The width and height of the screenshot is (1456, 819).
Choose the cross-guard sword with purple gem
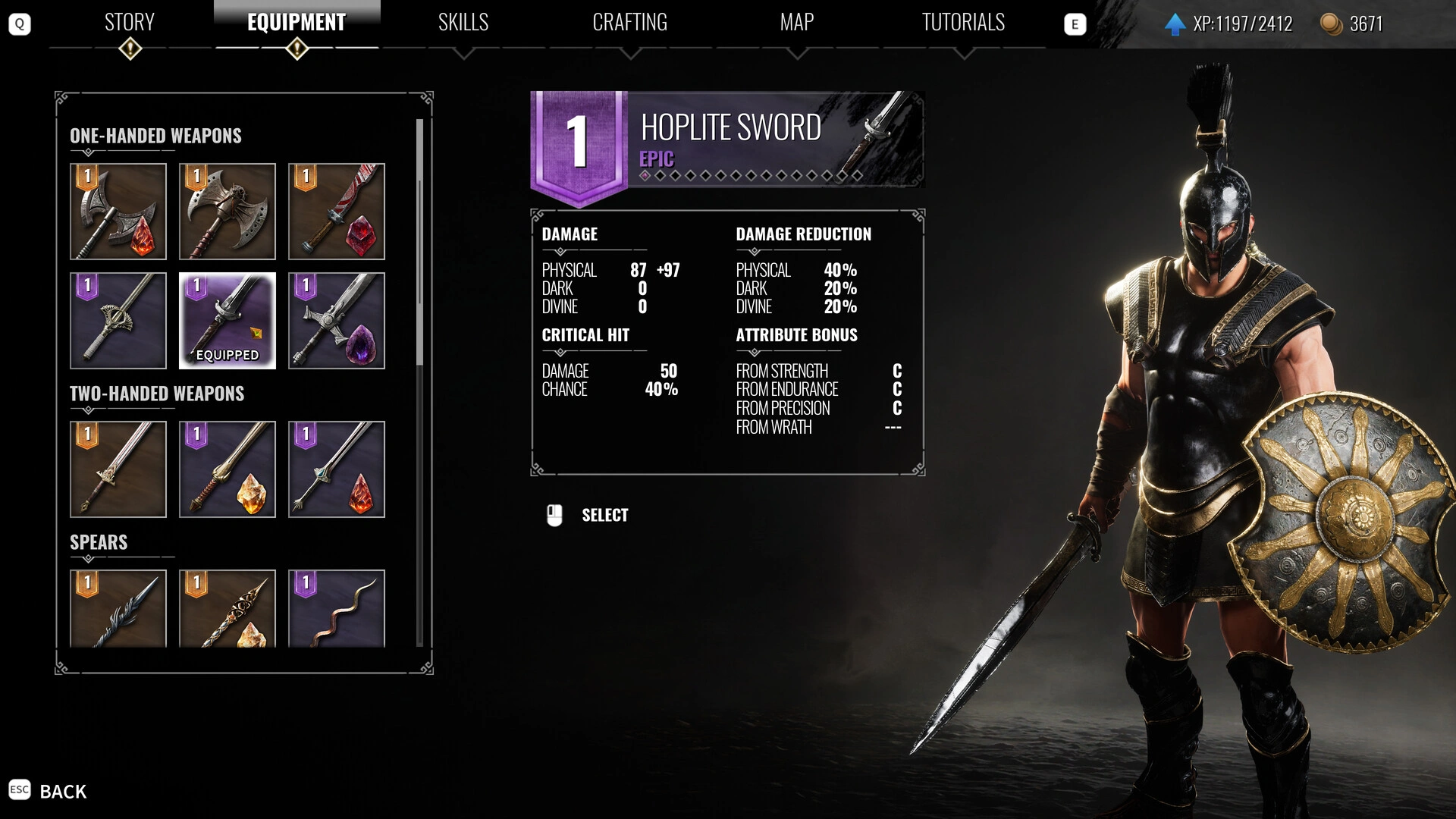click(337, 321)
